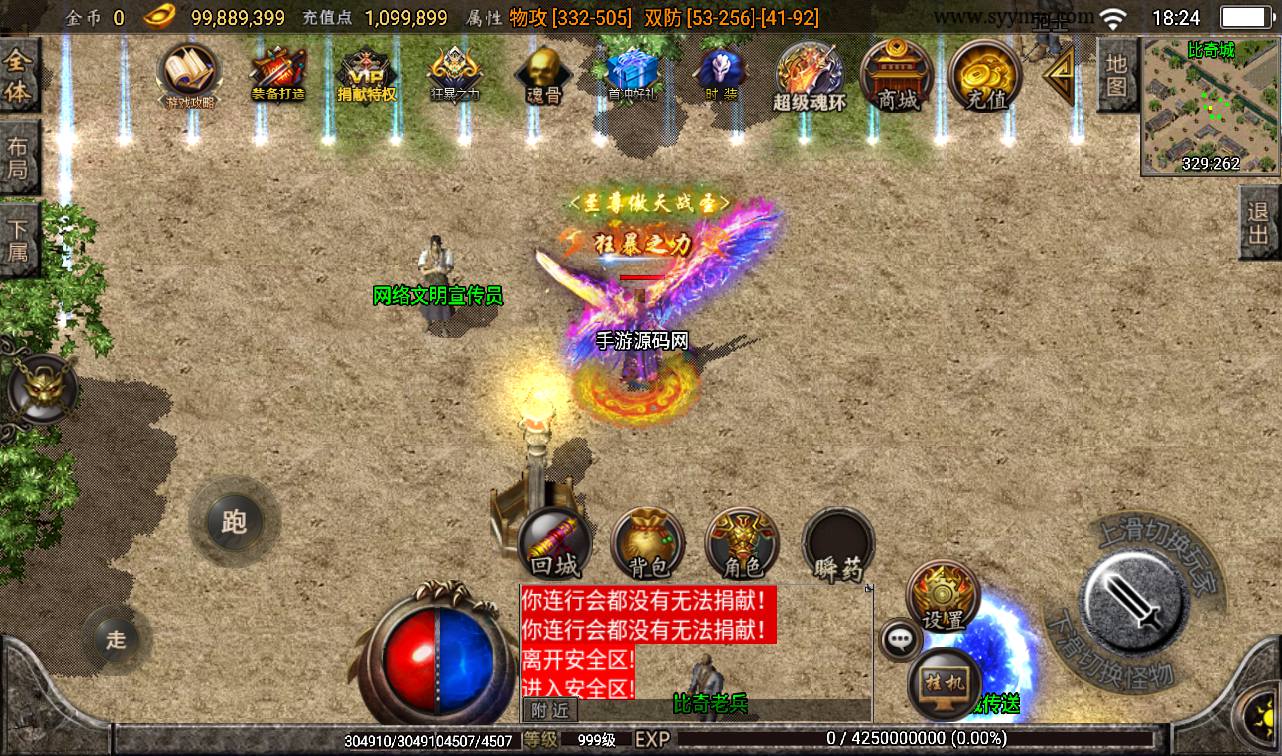Screen dimensions: 1282x756
Task: Open the 充值 recharge screen
Action: [x=984, y=76]
